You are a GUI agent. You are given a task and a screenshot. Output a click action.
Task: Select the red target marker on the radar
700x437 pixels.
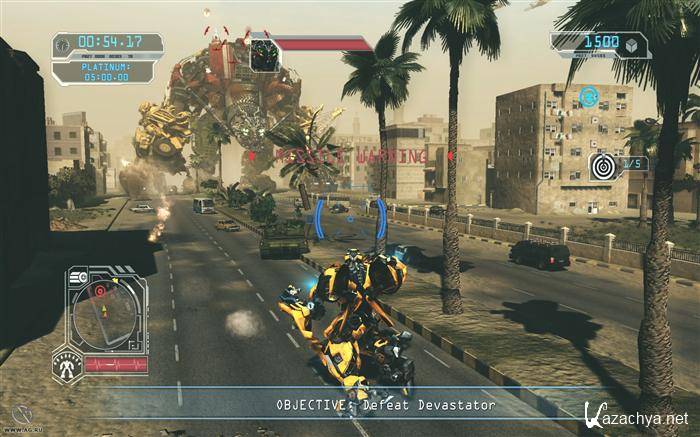coord(99,291)
